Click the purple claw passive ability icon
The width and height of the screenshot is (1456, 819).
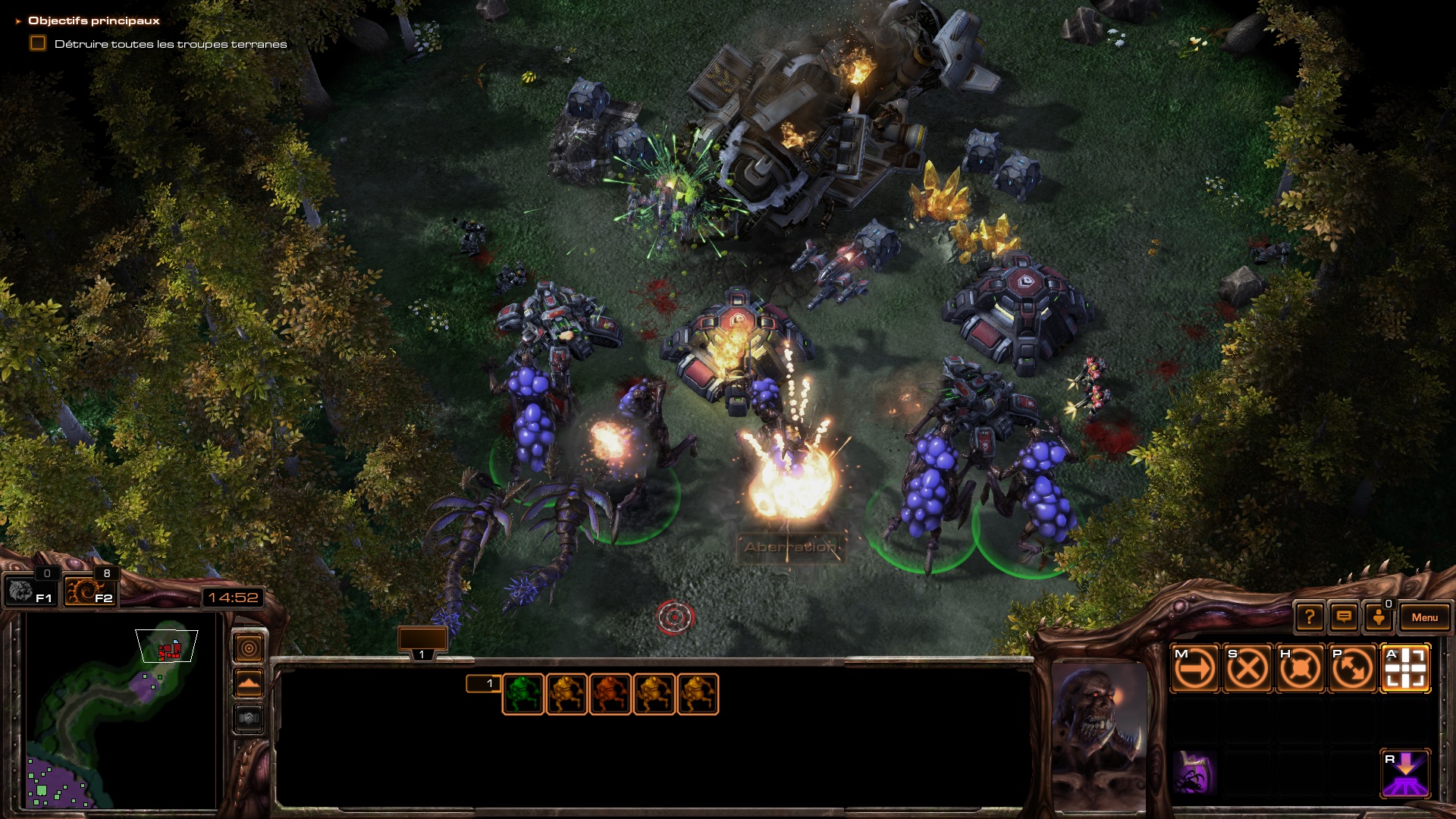coord(1194,773)
